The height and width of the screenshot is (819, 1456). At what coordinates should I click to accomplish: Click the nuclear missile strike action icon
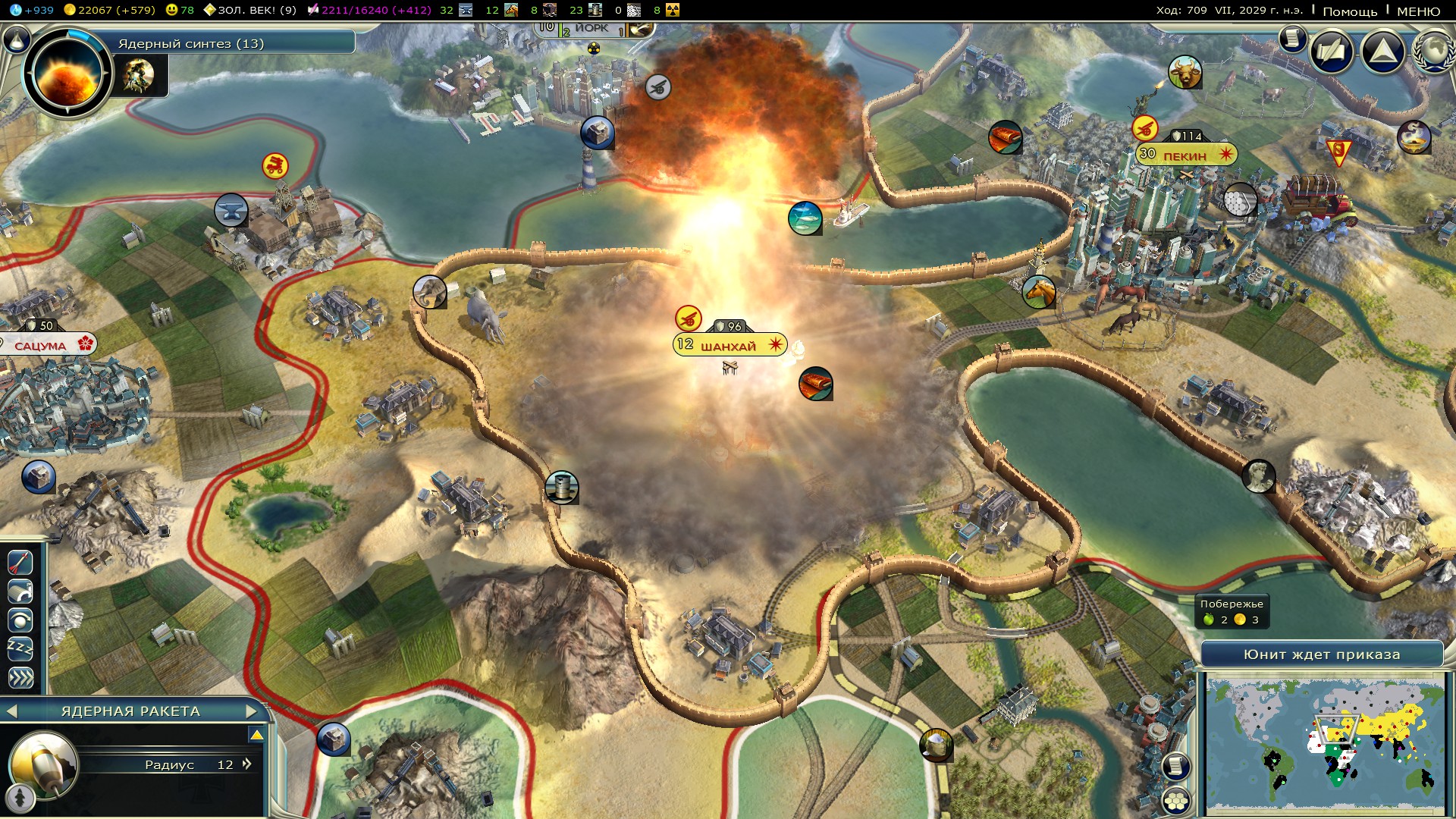click(x=20, y=562)
